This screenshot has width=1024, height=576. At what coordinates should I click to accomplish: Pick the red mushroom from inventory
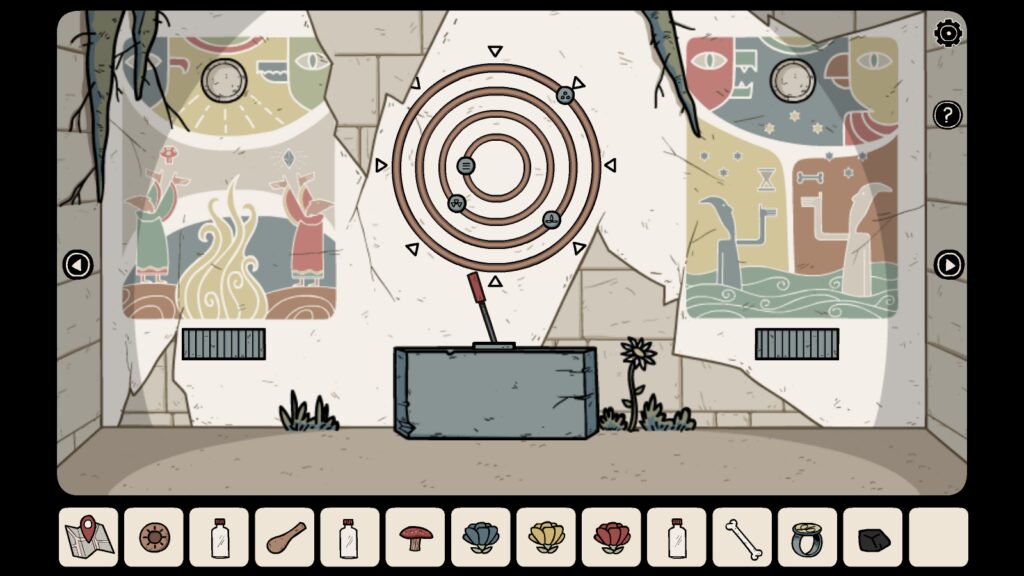[415, 537]
